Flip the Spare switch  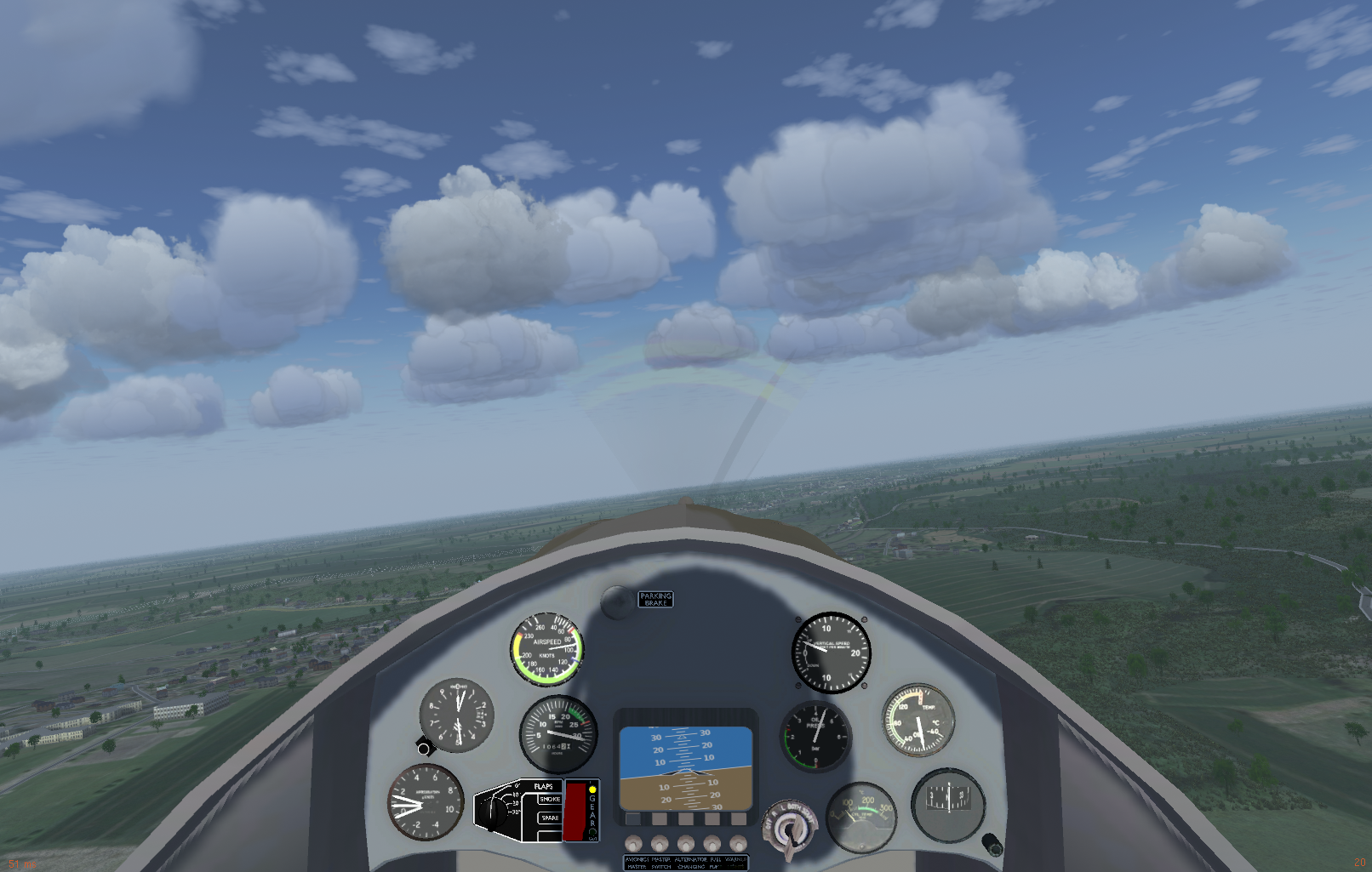[550, 818]
